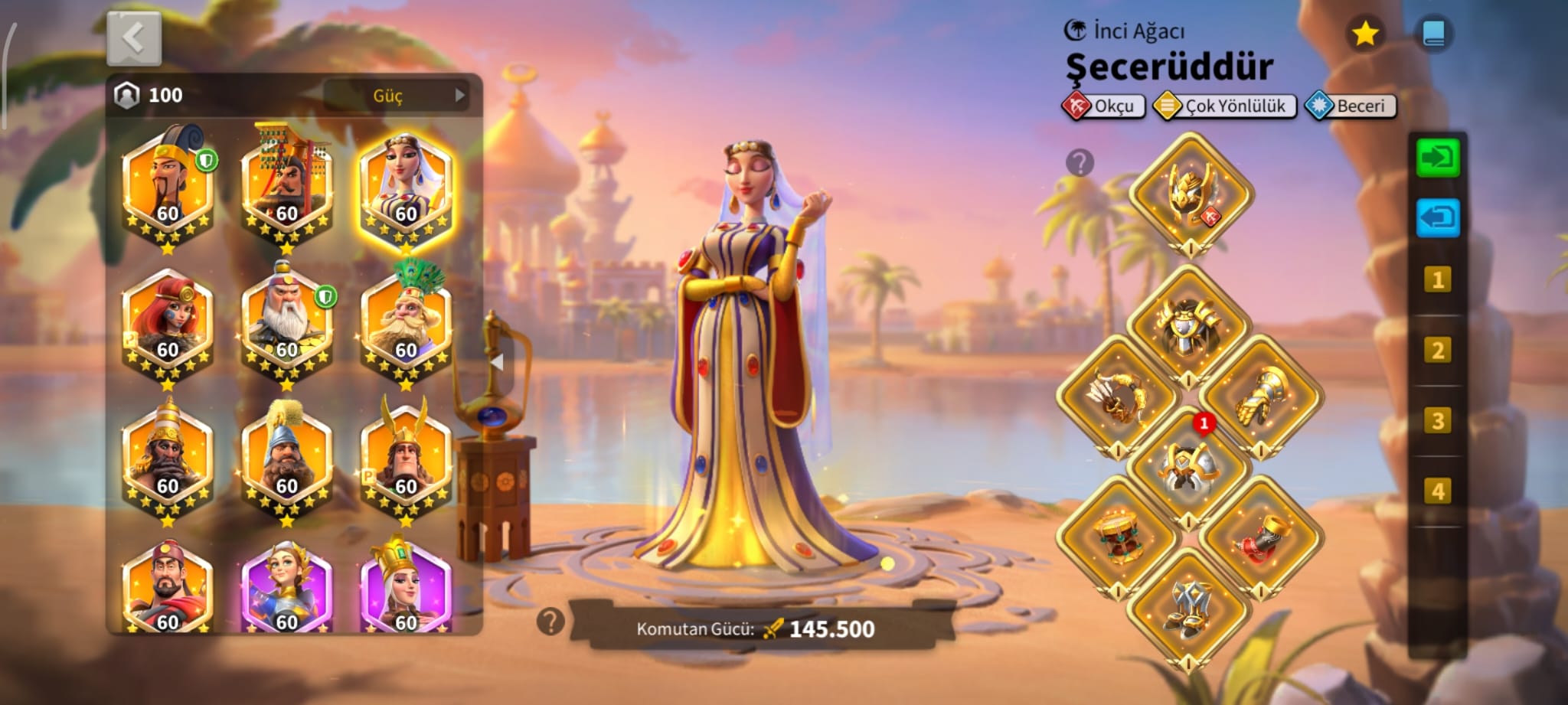1568x705 pixels.
Task: Select the commander with peacock feather headdress
Action: (406, 324)
